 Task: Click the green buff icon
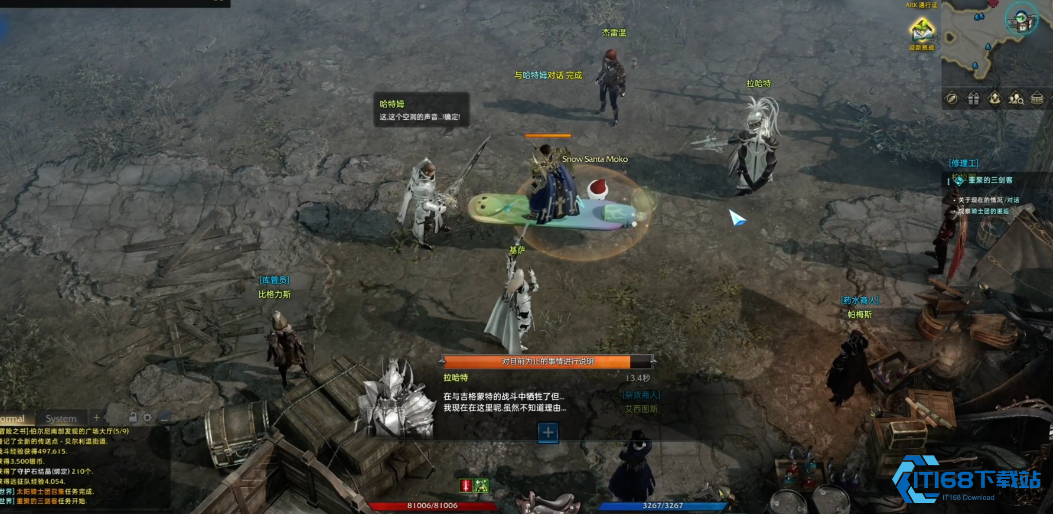[481, 485]
